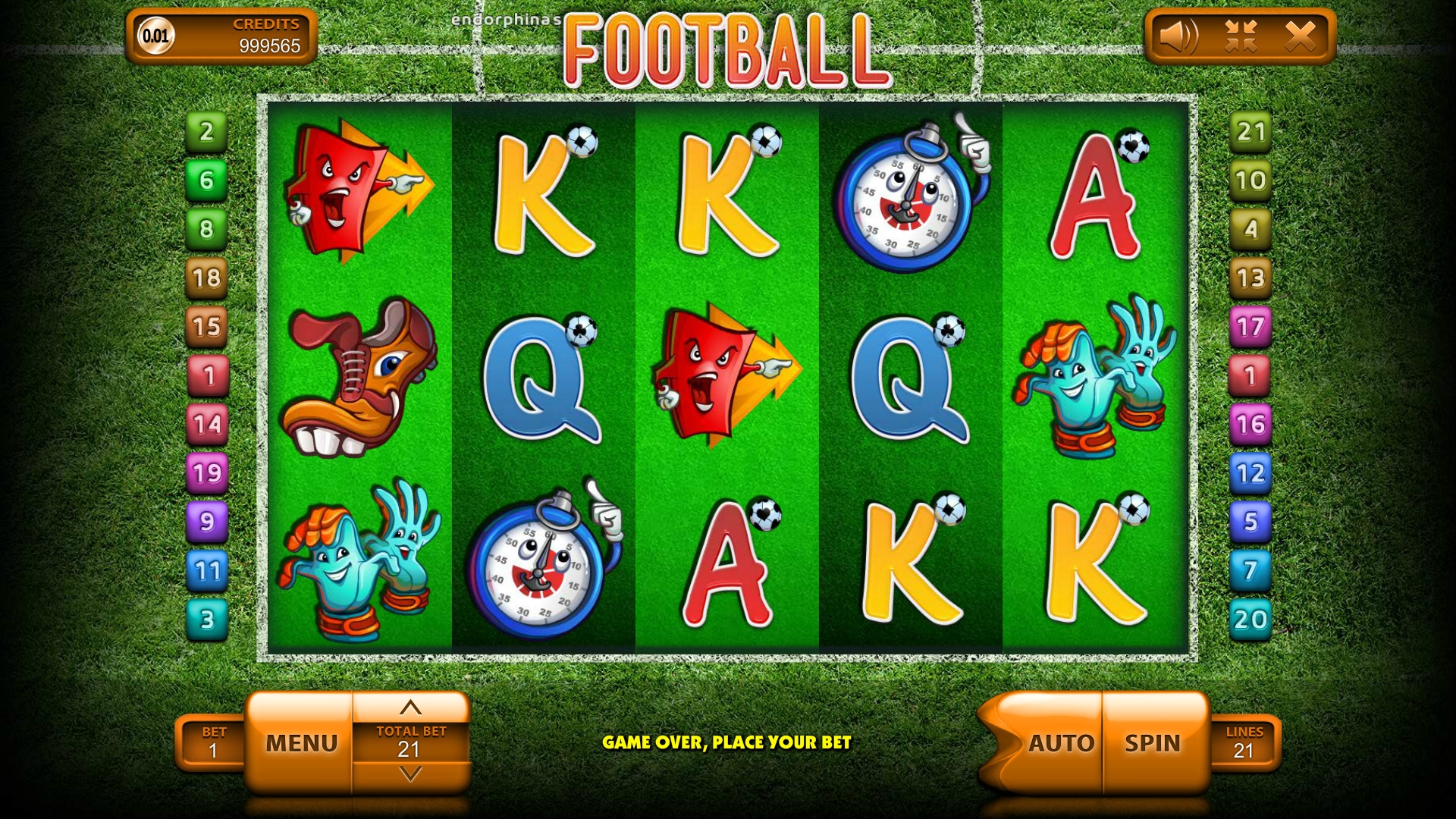This screenshot has width=1456, height=819.
Task: Spin the reels
Action: (1152, 743)
